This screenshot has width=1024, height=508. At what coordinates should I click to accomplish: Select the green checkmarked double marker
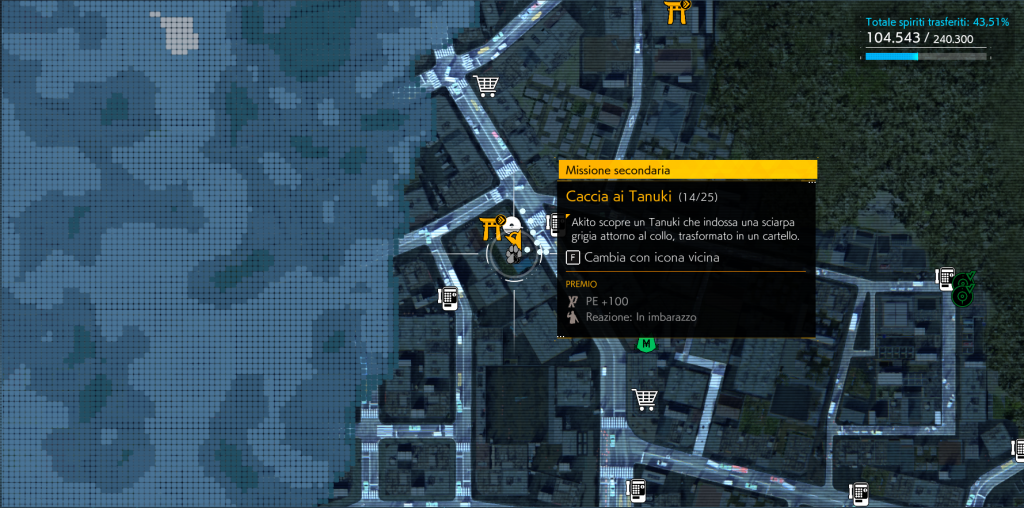(964, 291)
